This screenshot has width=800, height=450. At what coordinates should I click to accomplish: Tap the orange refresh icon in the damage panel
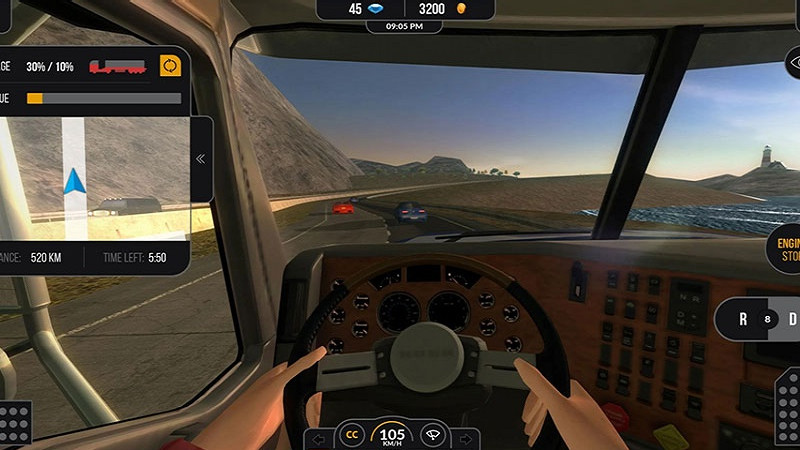click(170, 66)
